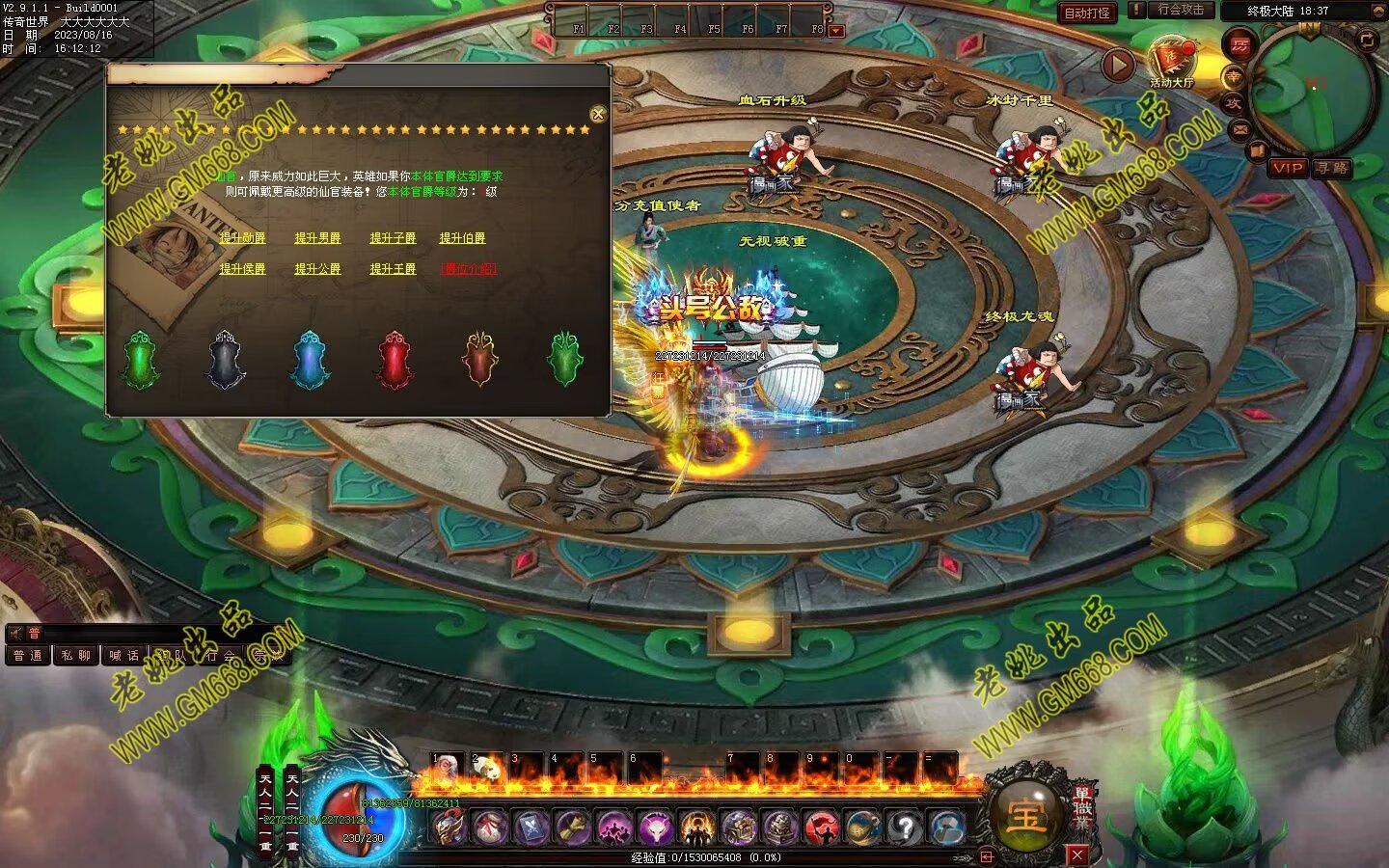The image size is (1389, 868).
Task: Use the item in hotbar slot 1
Action: pos(447,768)
